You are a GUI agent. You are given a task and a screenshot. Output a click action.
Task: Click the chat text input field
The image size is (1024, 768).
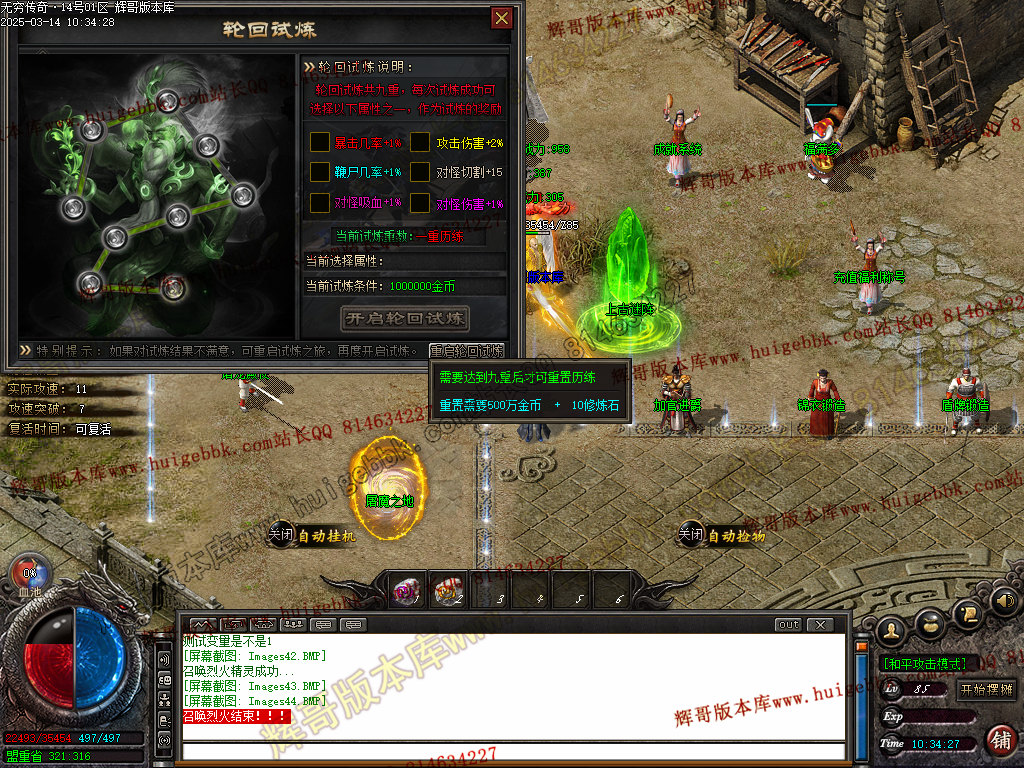tap(510, 751)
